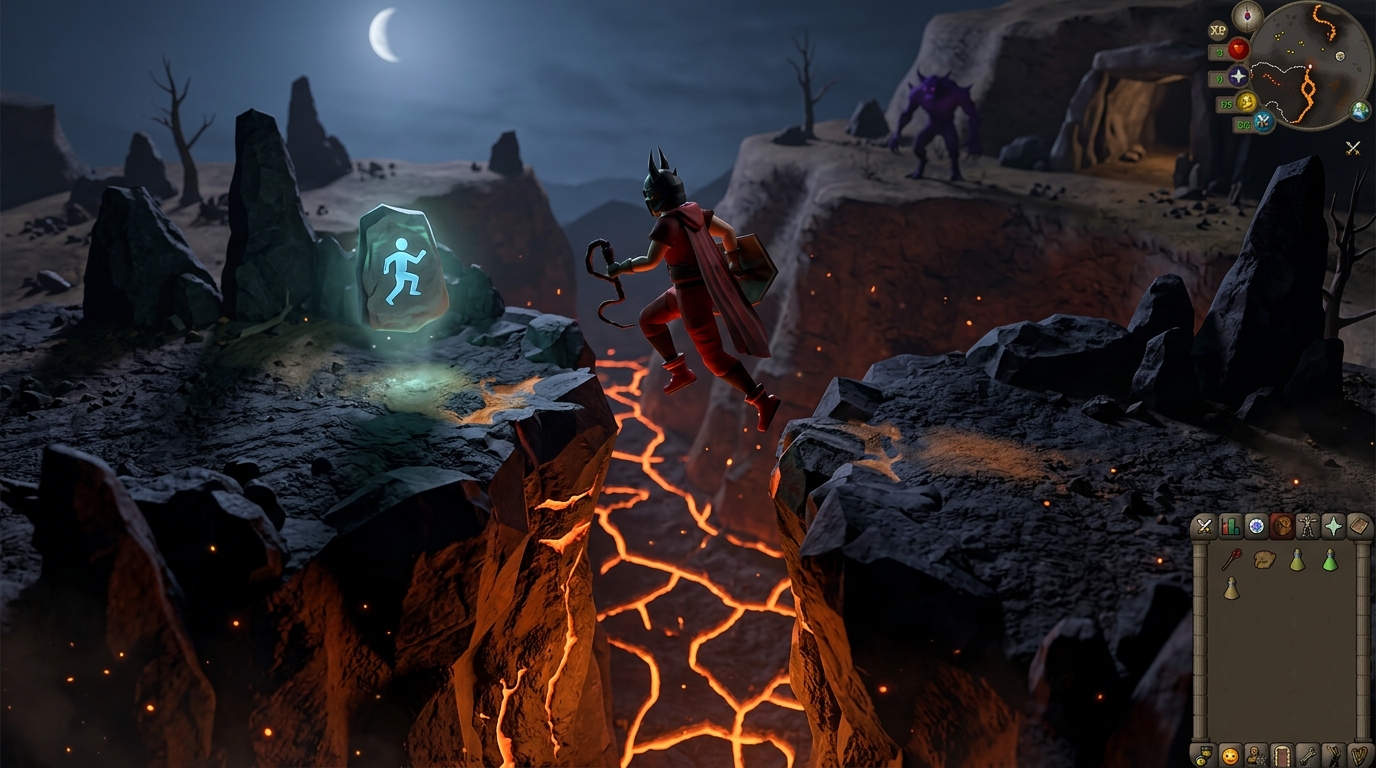Select the green potion in the inventory
The width and height of the screenshot is (1376, 768).
click(1332, 562)
